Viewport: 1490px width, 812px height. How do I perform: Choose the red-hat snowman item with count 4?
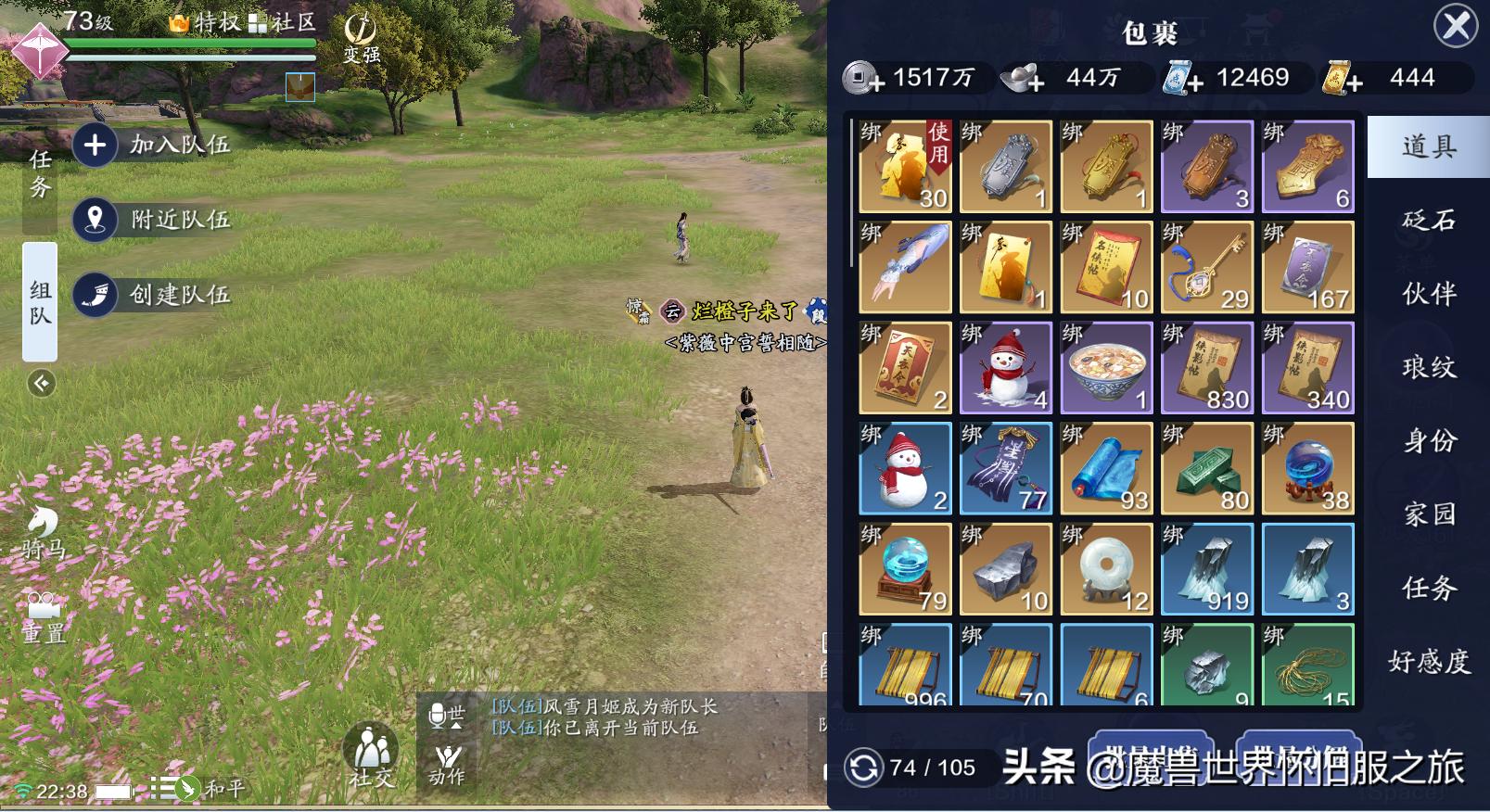1005,368
